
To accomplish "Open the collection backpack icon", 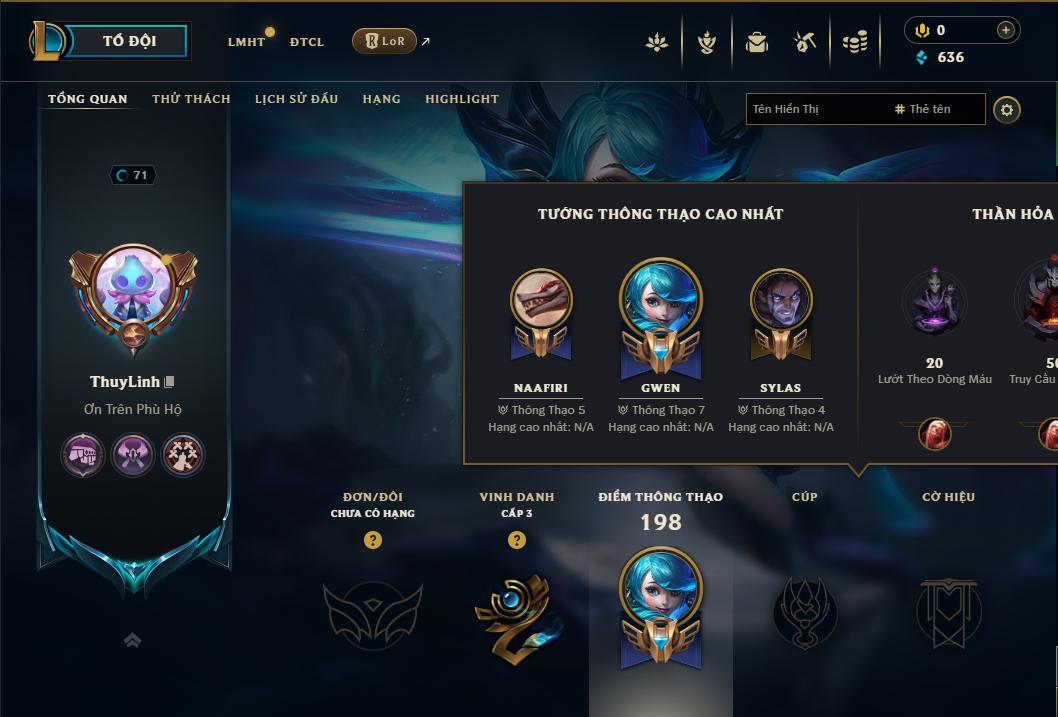I will click(x=757, y=42).
